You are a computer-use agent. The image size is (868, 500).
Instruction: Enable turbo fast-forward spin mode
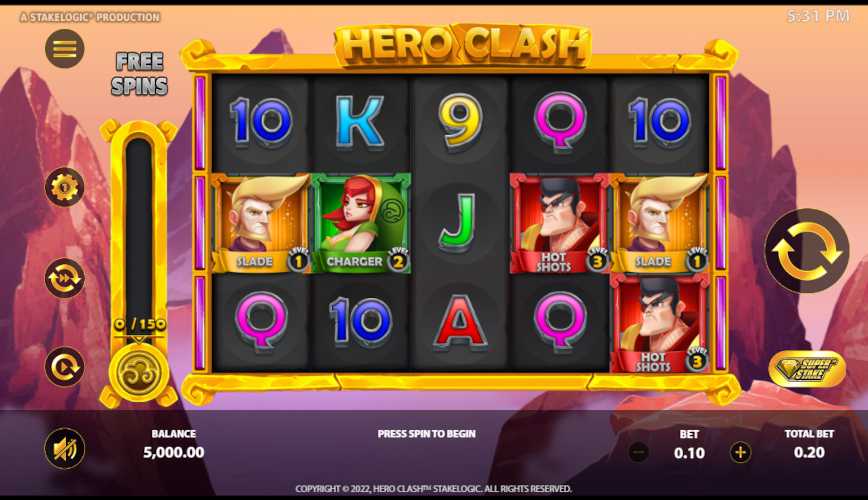[65, 278]
